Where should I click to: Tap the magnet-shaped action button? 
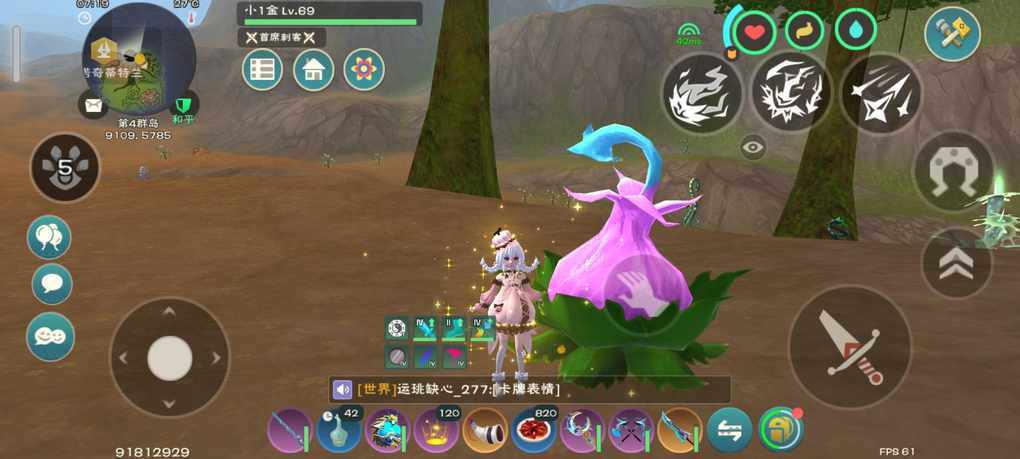click(x=953, y=172)
